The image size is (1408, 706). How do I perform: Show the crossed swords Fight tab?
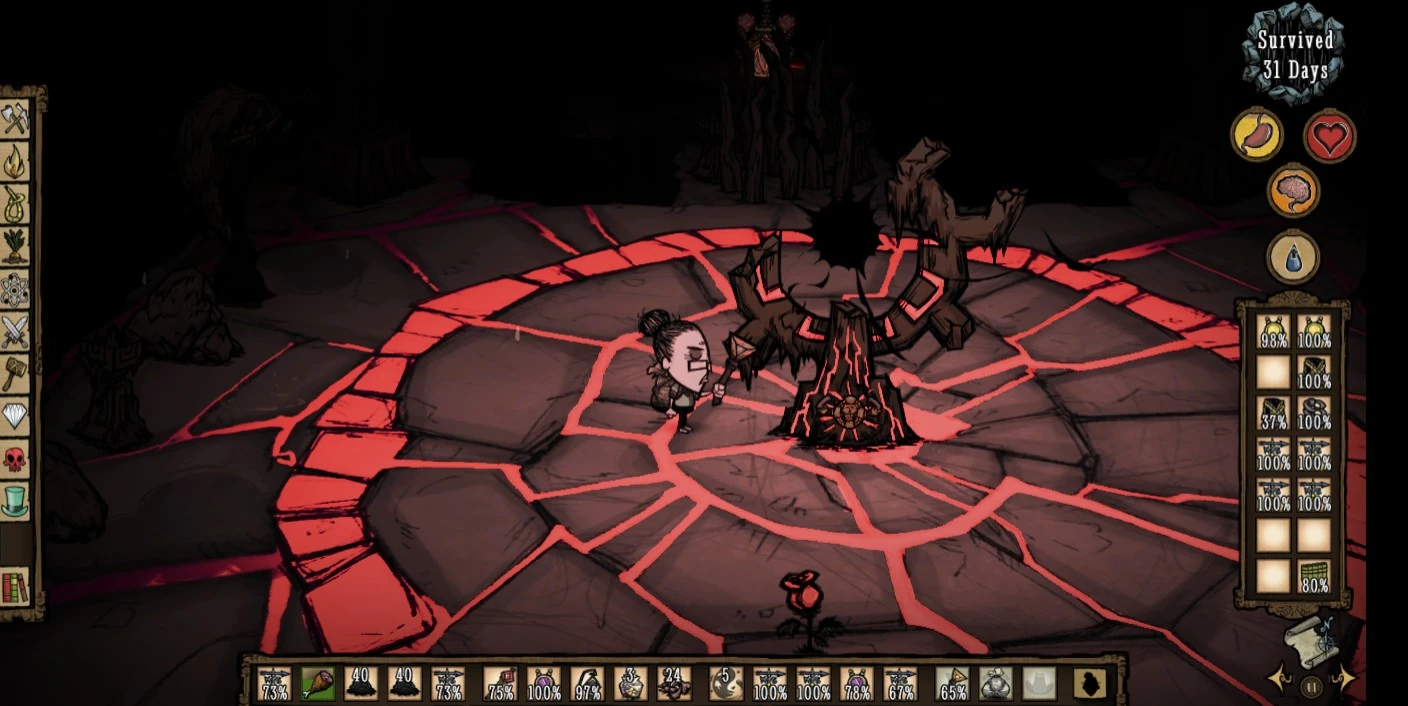point(15,332)
